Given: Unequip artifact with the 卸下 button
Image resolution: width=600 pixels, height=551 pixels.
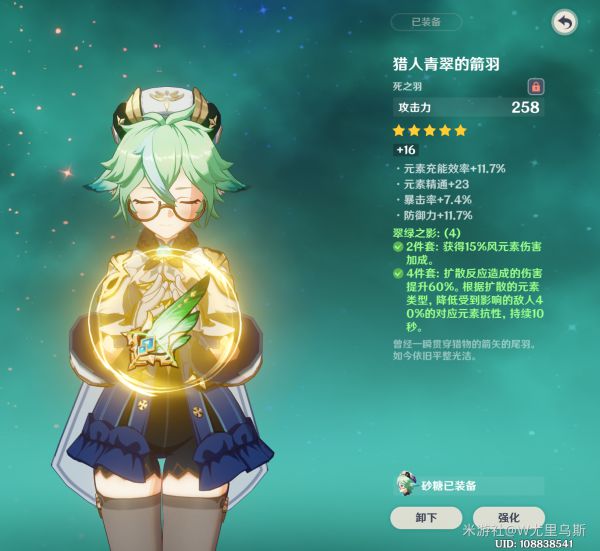Looking at the screenshot, I should click(426, 517).
